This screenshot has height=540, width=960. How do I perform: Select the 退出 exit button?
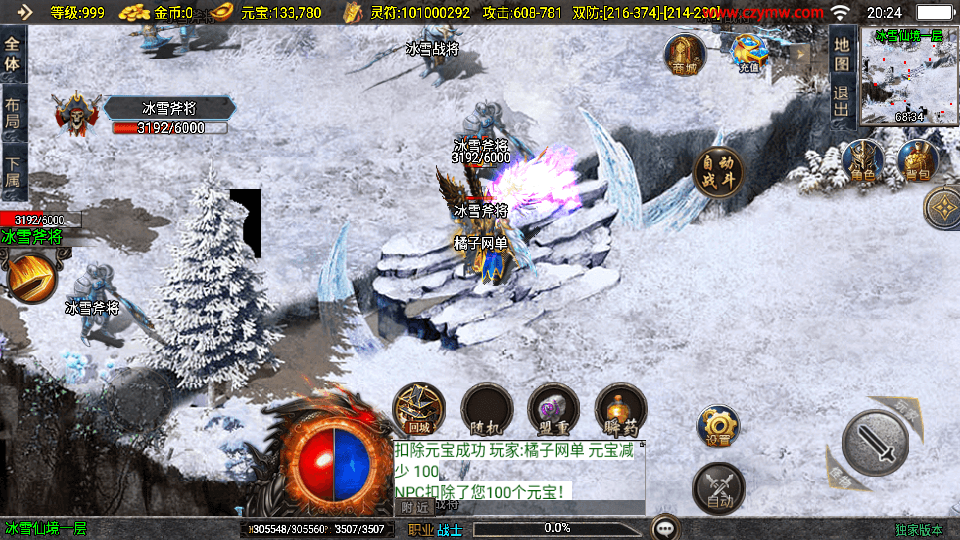pyautogui.click(x=842, y=101)
